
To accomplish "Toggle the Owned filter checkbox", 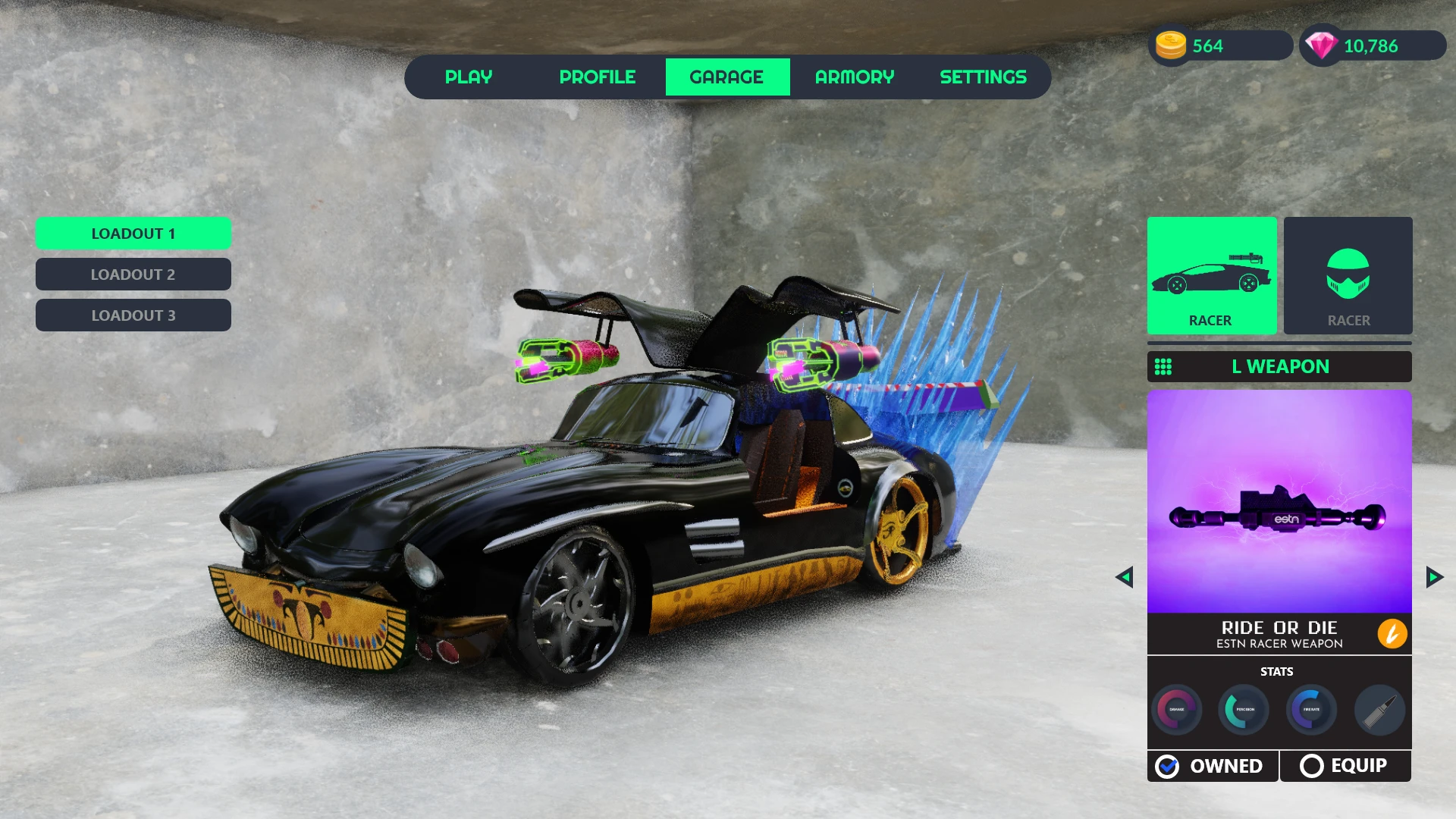I will tap(1168, 767).
